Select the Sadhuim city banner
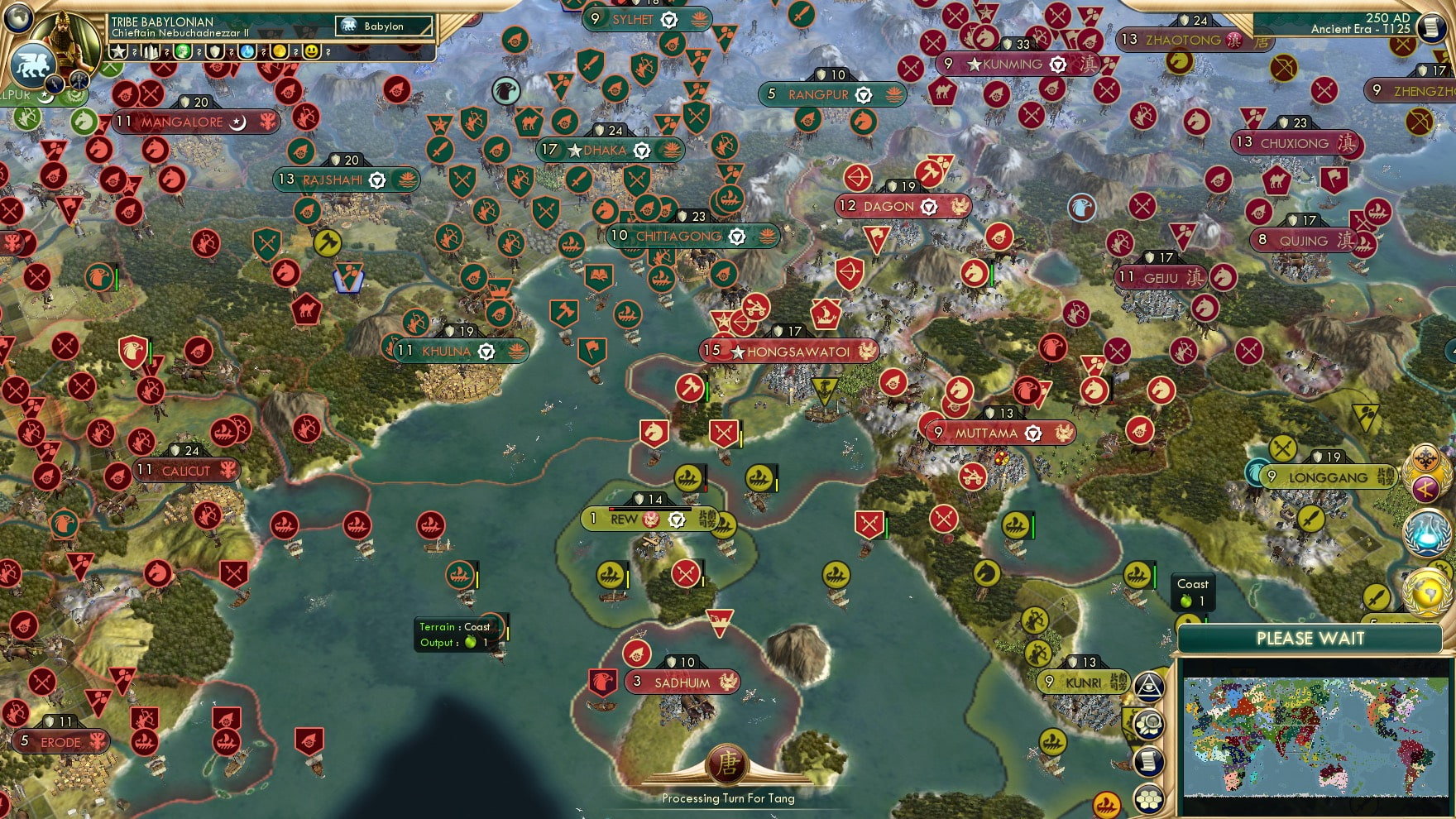Image resolution: width=1456 pixels, height=819 pixels. point(682,682)
